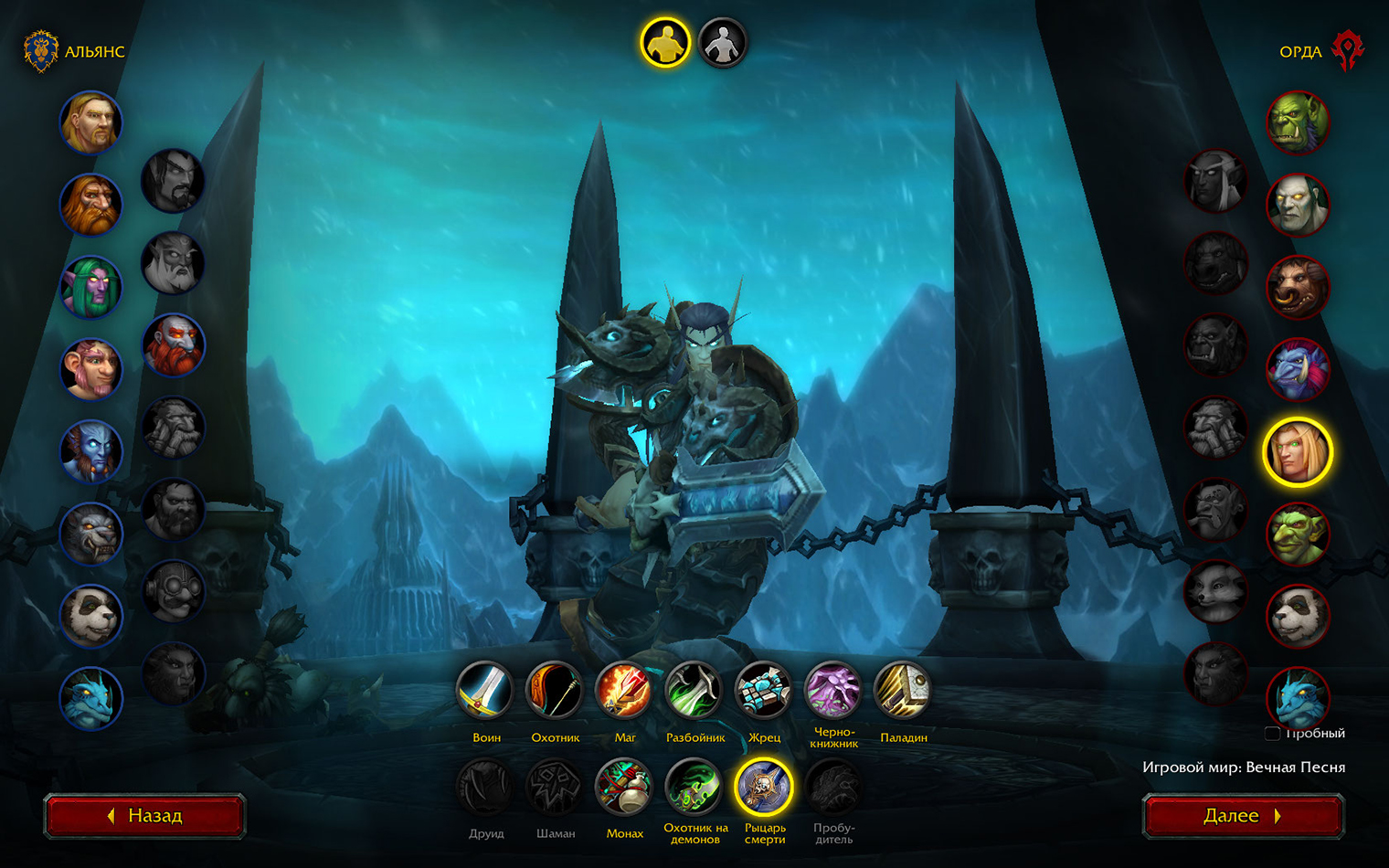Choose the Разбойник class
Viewport: 1389px width, 868px height.
point(694,691)
